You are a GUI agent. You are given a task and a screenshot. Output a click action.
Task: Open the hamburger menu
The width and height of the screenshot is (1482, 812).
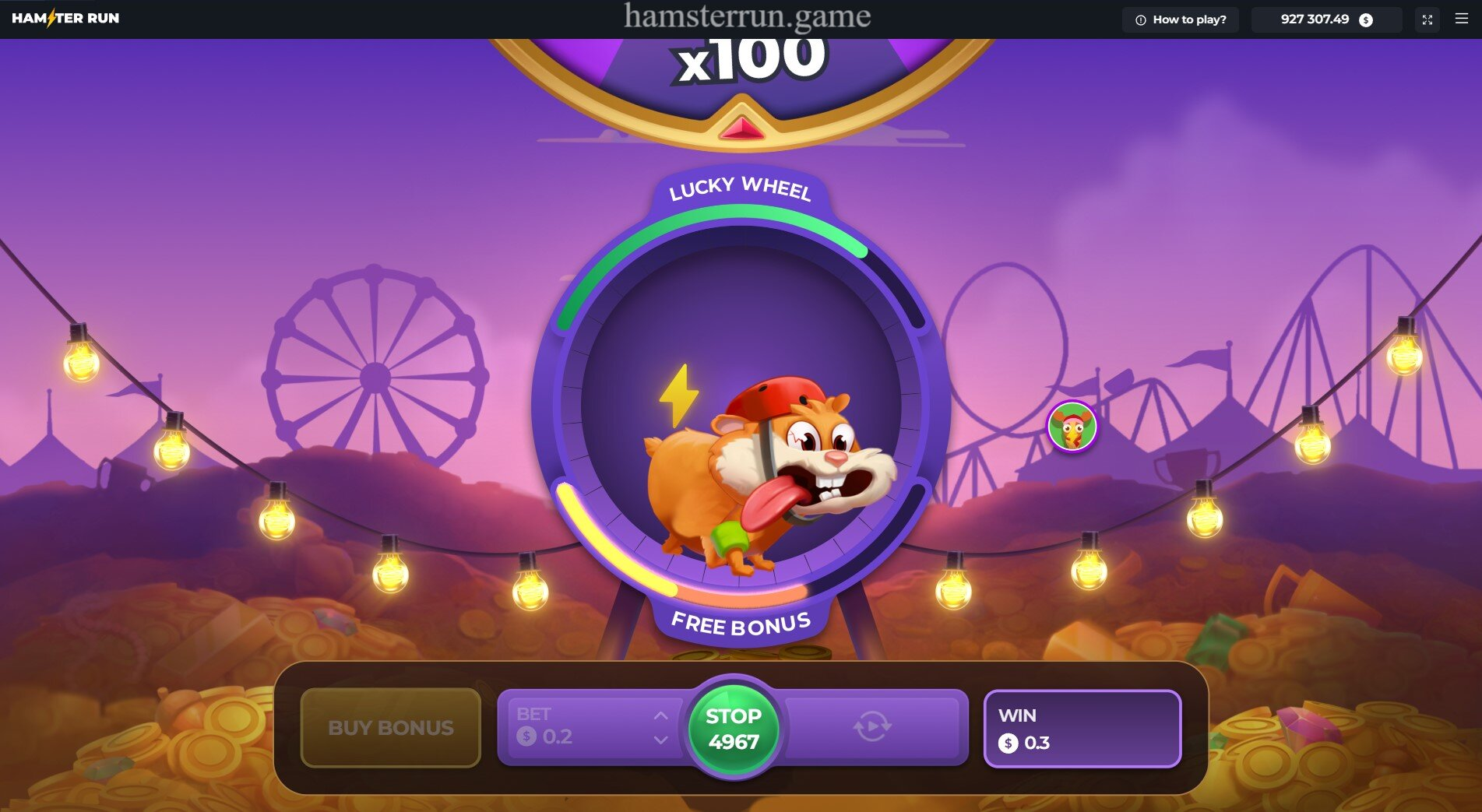coord(1462,20)
